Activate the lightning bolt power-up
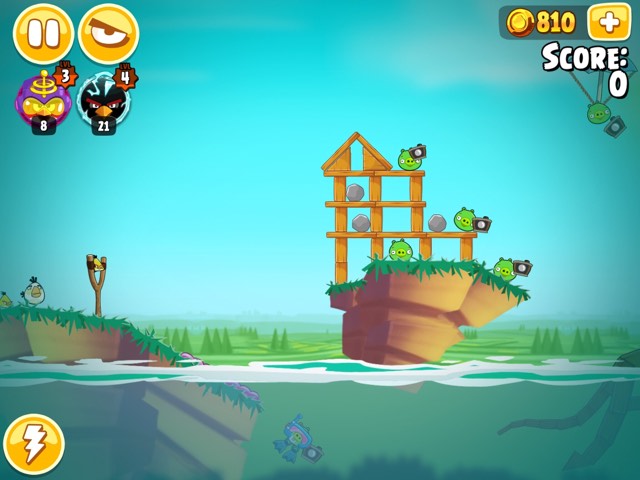The width and height of the screenshot is (640, 480). [34, 444]
